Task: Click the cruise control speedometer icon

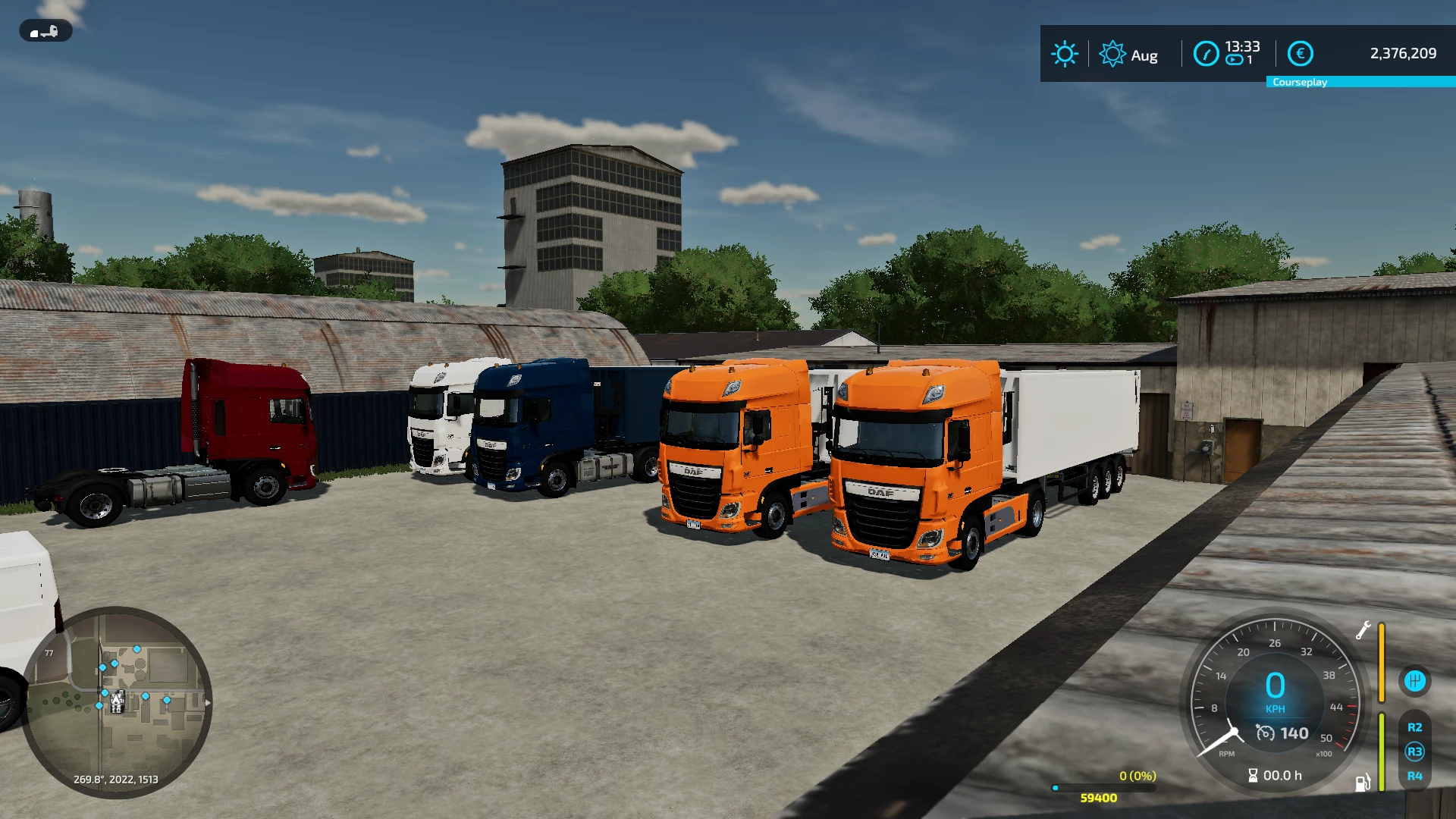Action: (1265, 733)
